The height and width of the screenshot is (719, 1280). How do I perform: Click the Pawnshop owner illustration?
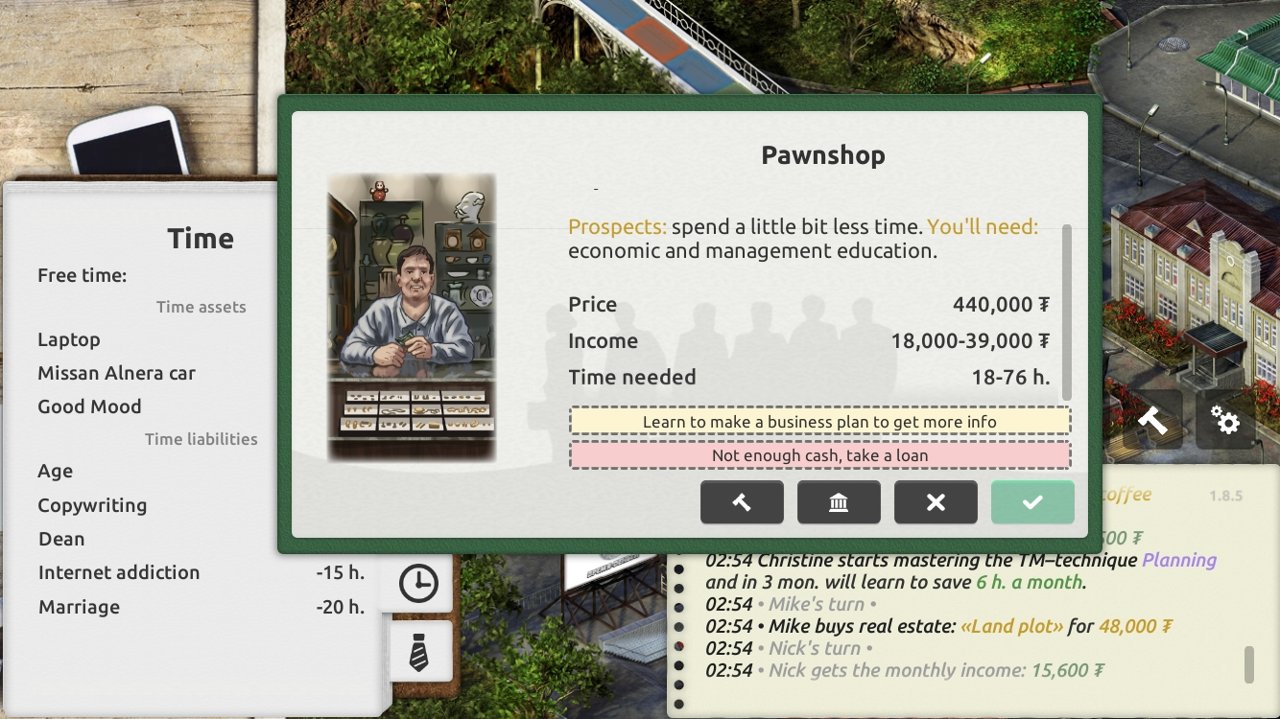pyautogui.click(x=412, y=317)
